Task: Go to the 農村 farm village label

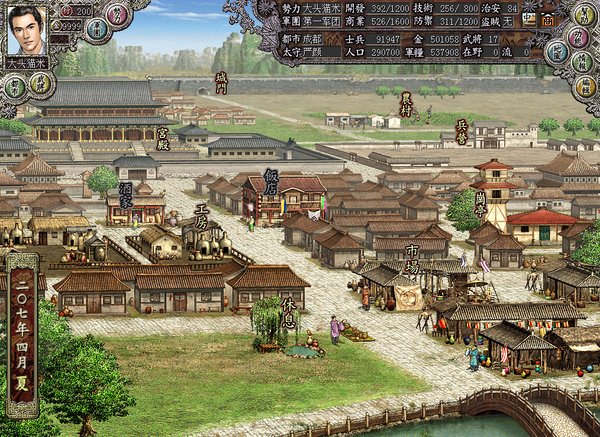Action: [405, 101]
